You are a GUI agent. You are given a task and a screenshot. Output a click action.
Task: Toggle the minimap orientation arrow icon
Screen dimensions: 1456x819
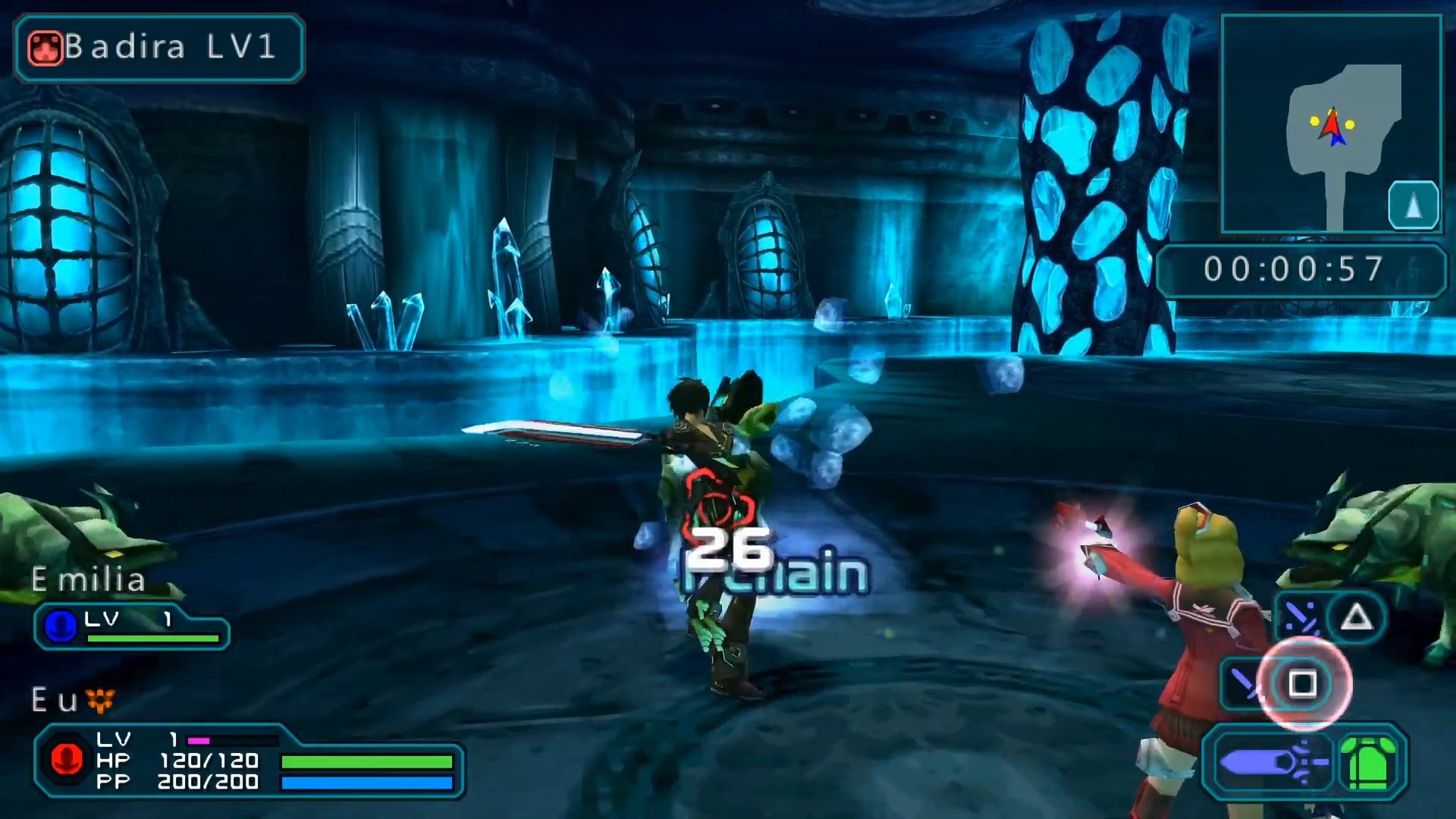tap(1413, 206)
